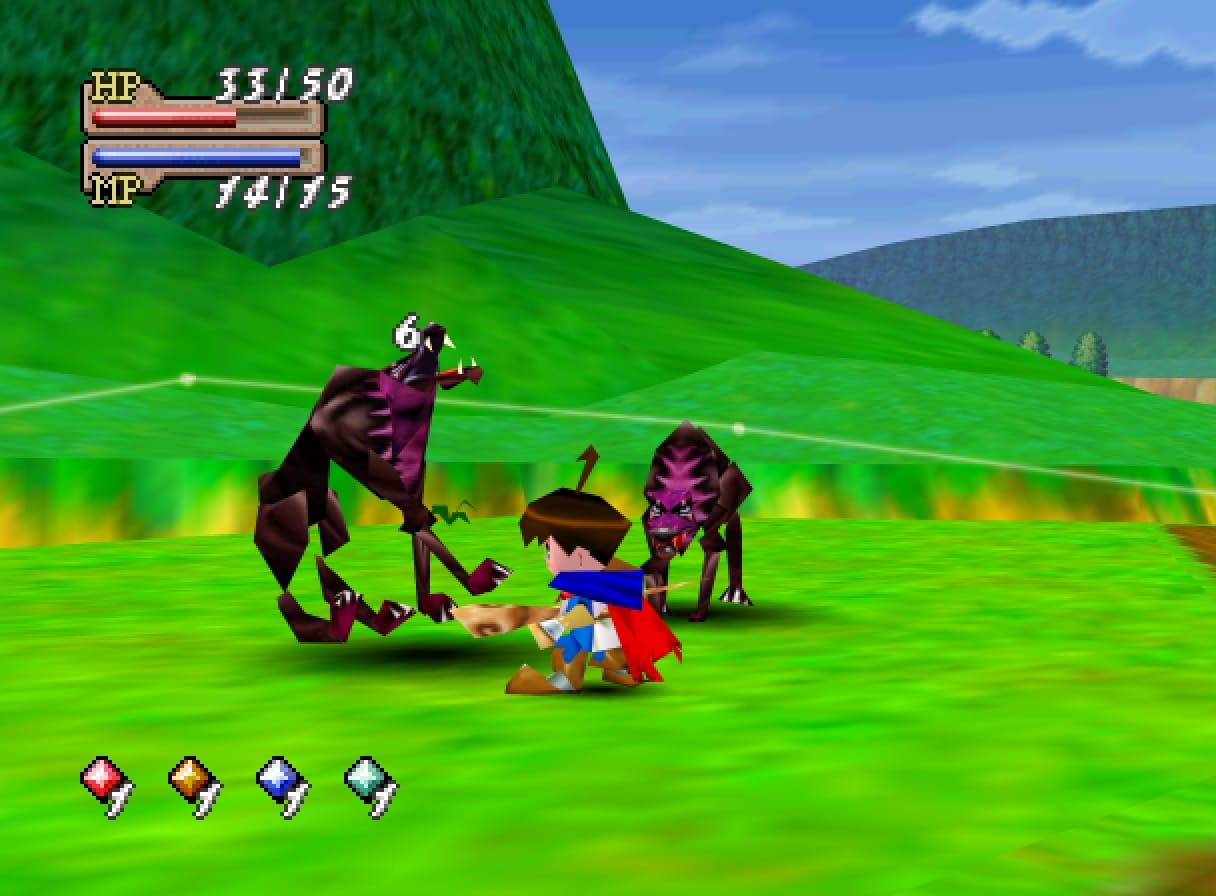Select the red fire element gem
Image resolution: width=1216 pixels, height=896 pixels.
click(x=102, y=778)
